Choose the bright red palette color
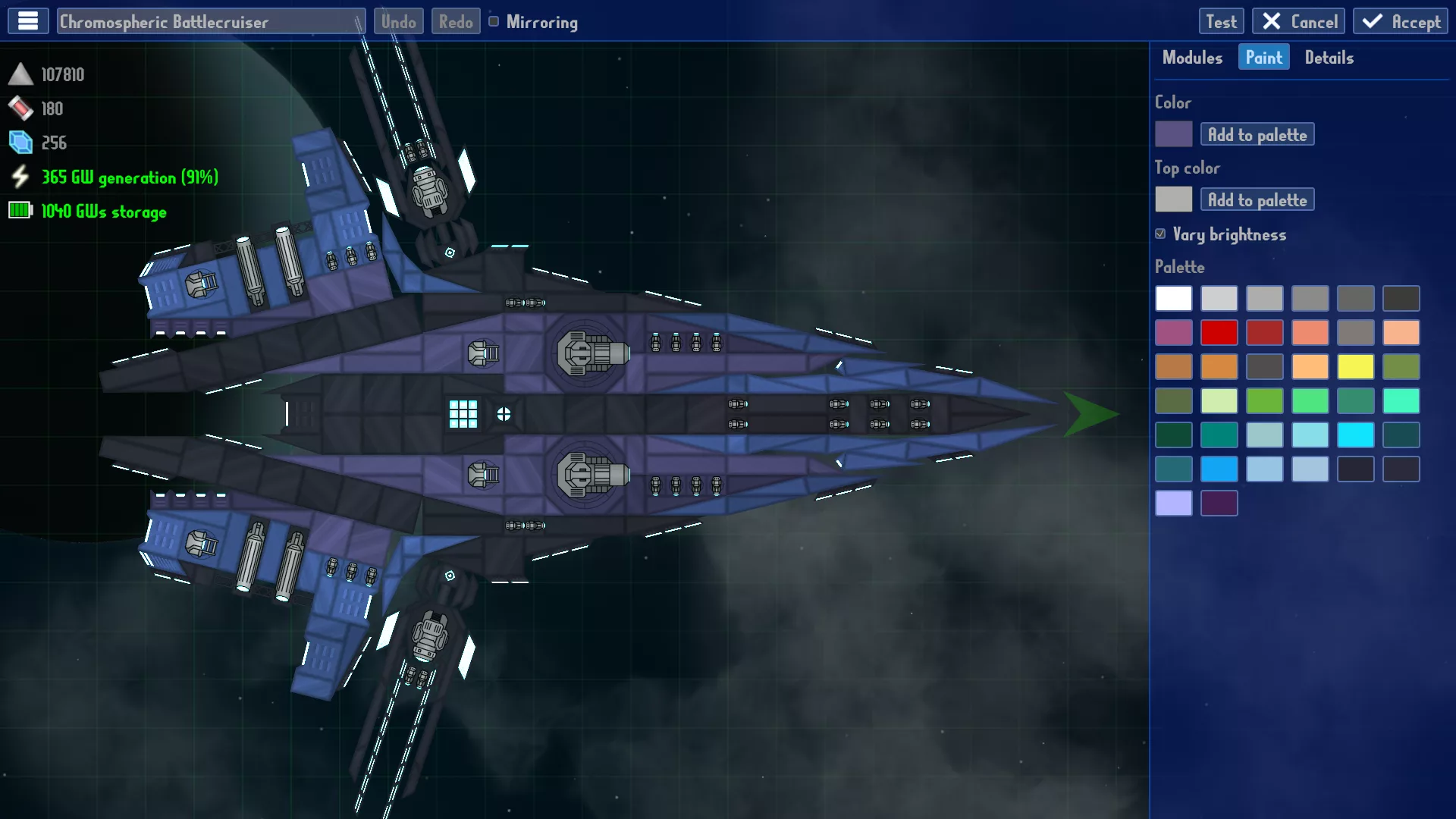 (1219, 332)
